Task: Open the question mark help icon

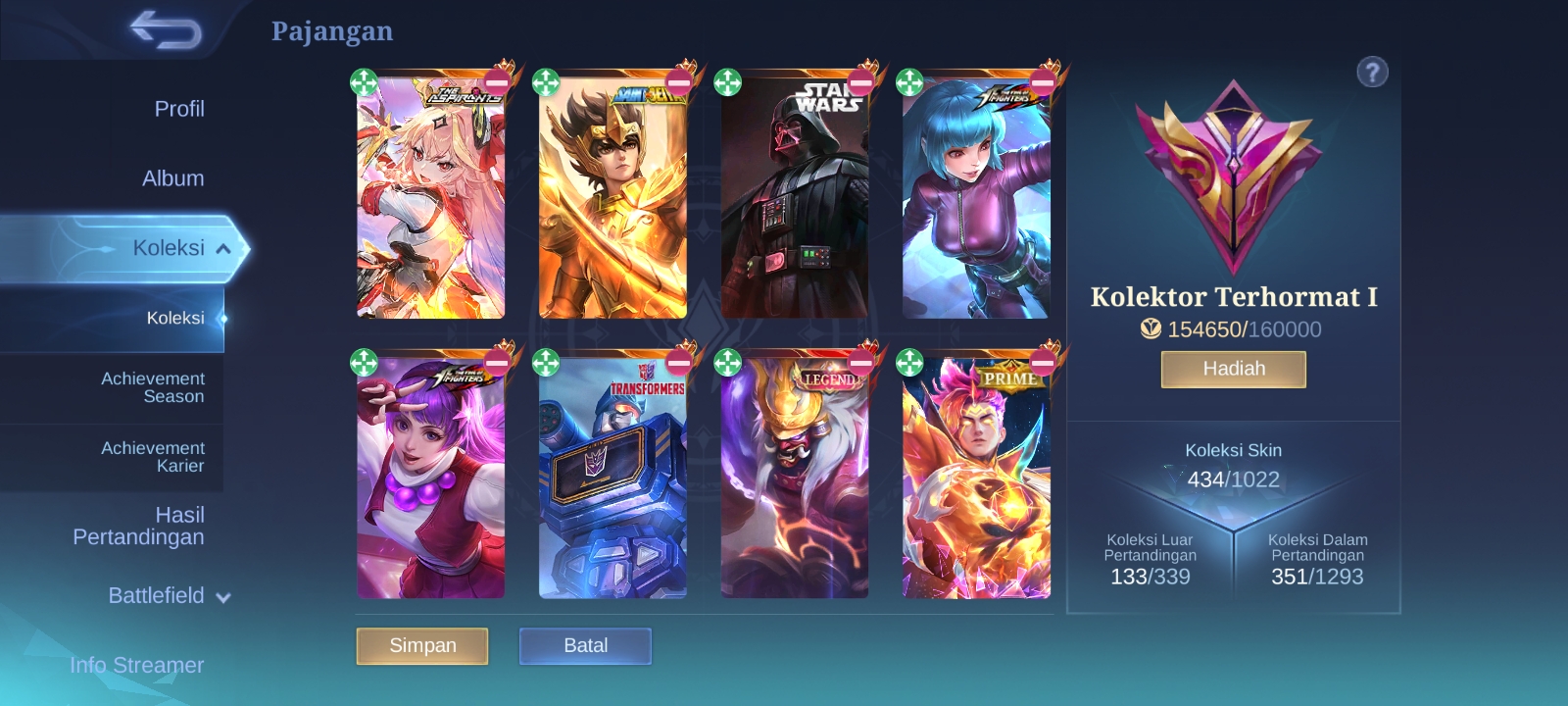Action: point(1372,72)
